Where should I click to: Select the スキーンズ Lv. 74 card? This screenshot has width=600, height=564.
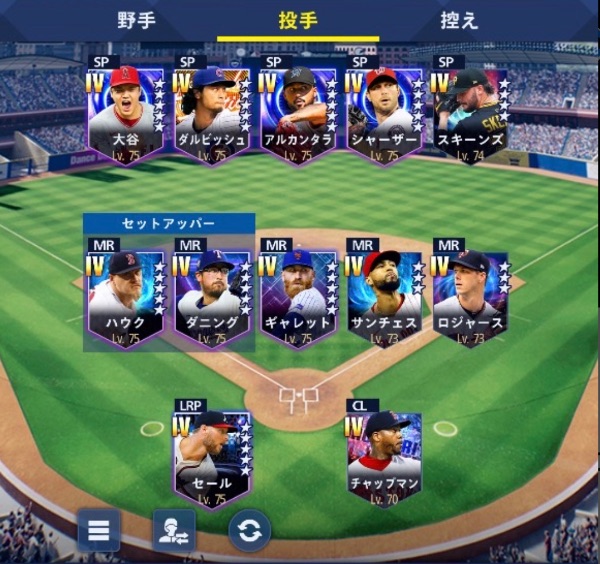pyautogui.click(x=469, y=112)
